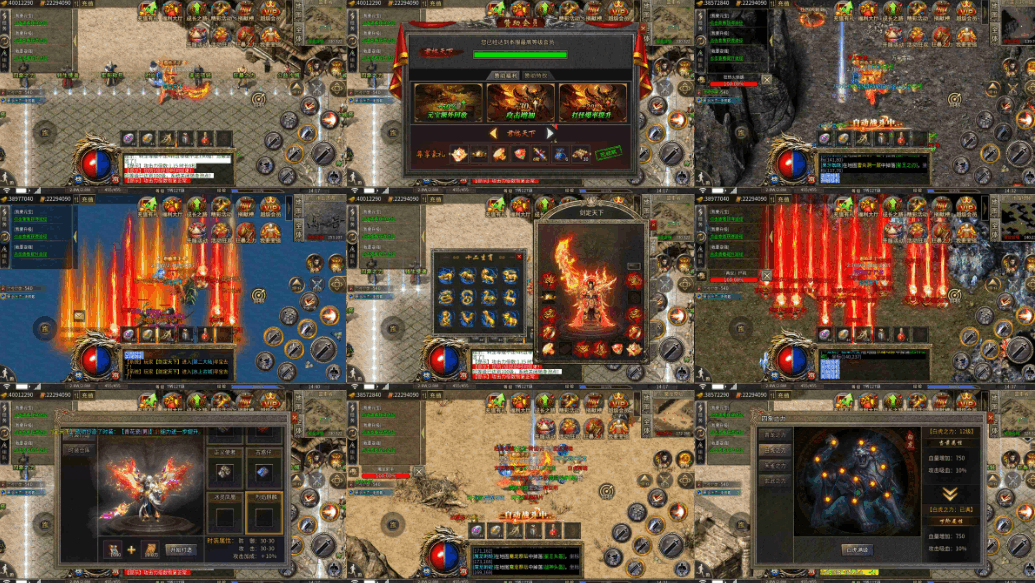Choose the 攻击增加 benefit card

point(521,102)
